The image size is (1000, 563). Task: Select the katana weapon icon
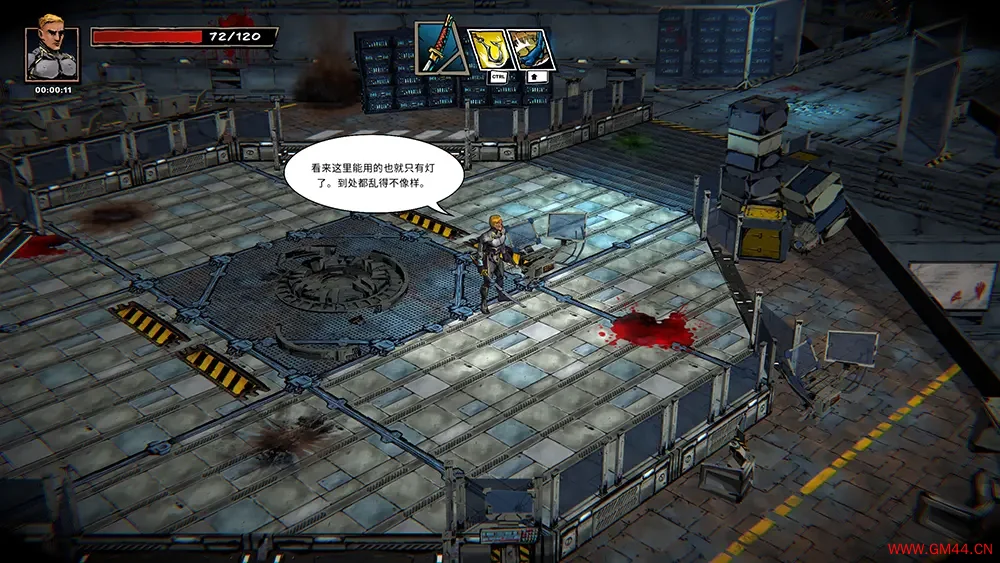(x=438, y=48)
